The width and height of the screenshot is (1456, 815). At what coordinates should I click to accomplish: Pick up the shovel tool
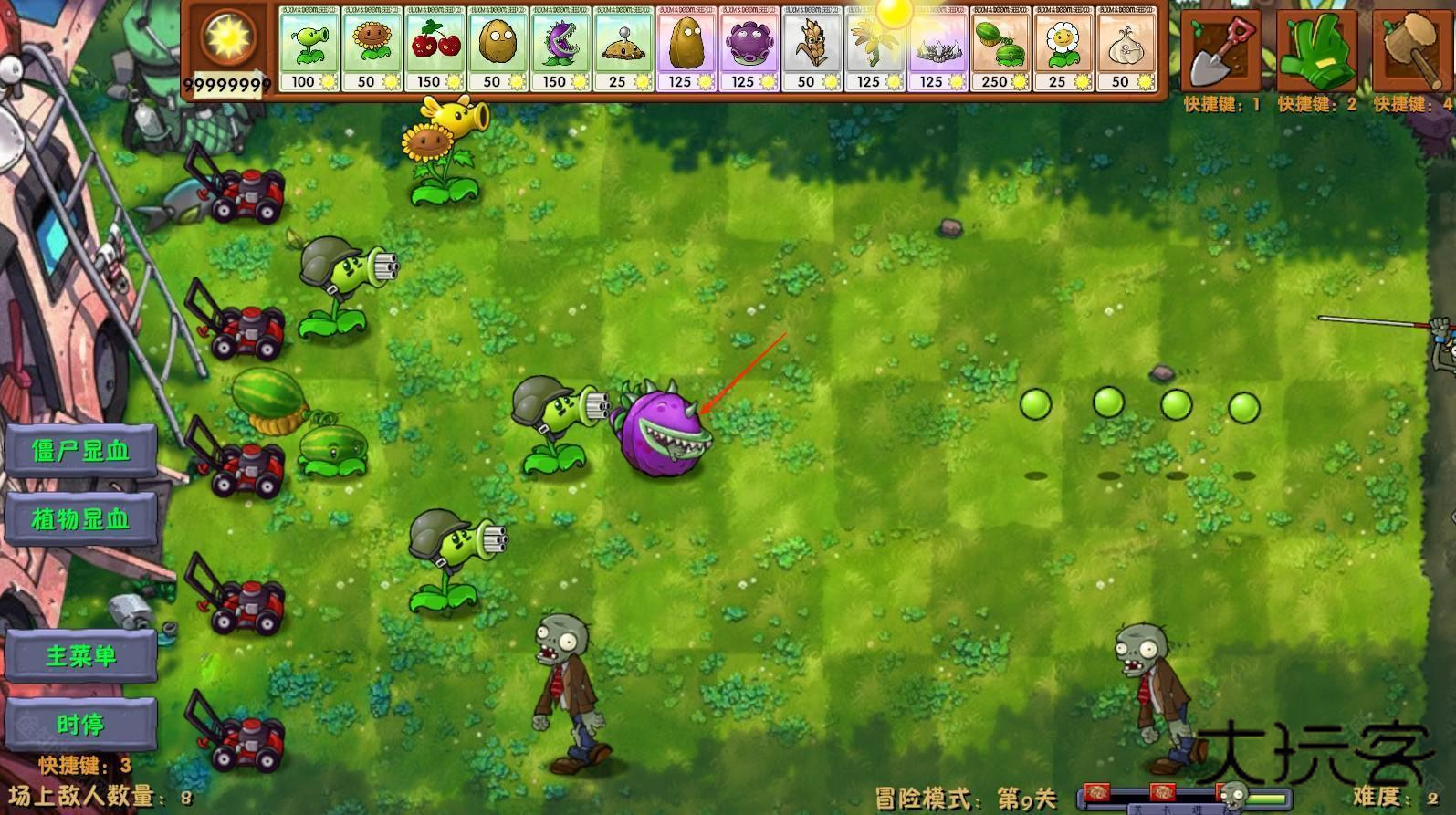point(1223,50)
